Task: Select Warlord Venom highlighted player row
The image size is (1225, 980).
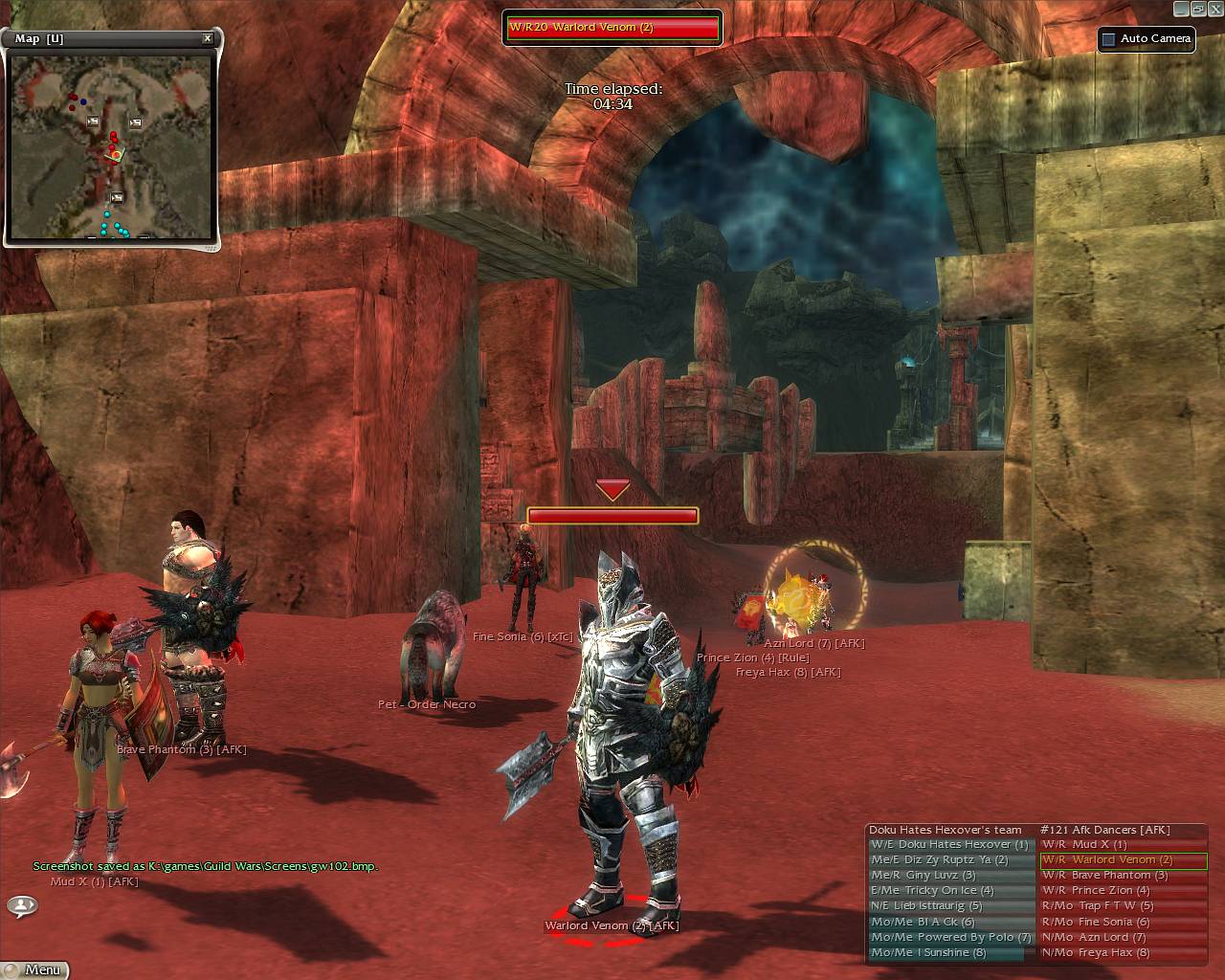Action: click(x=1122, y=860)
